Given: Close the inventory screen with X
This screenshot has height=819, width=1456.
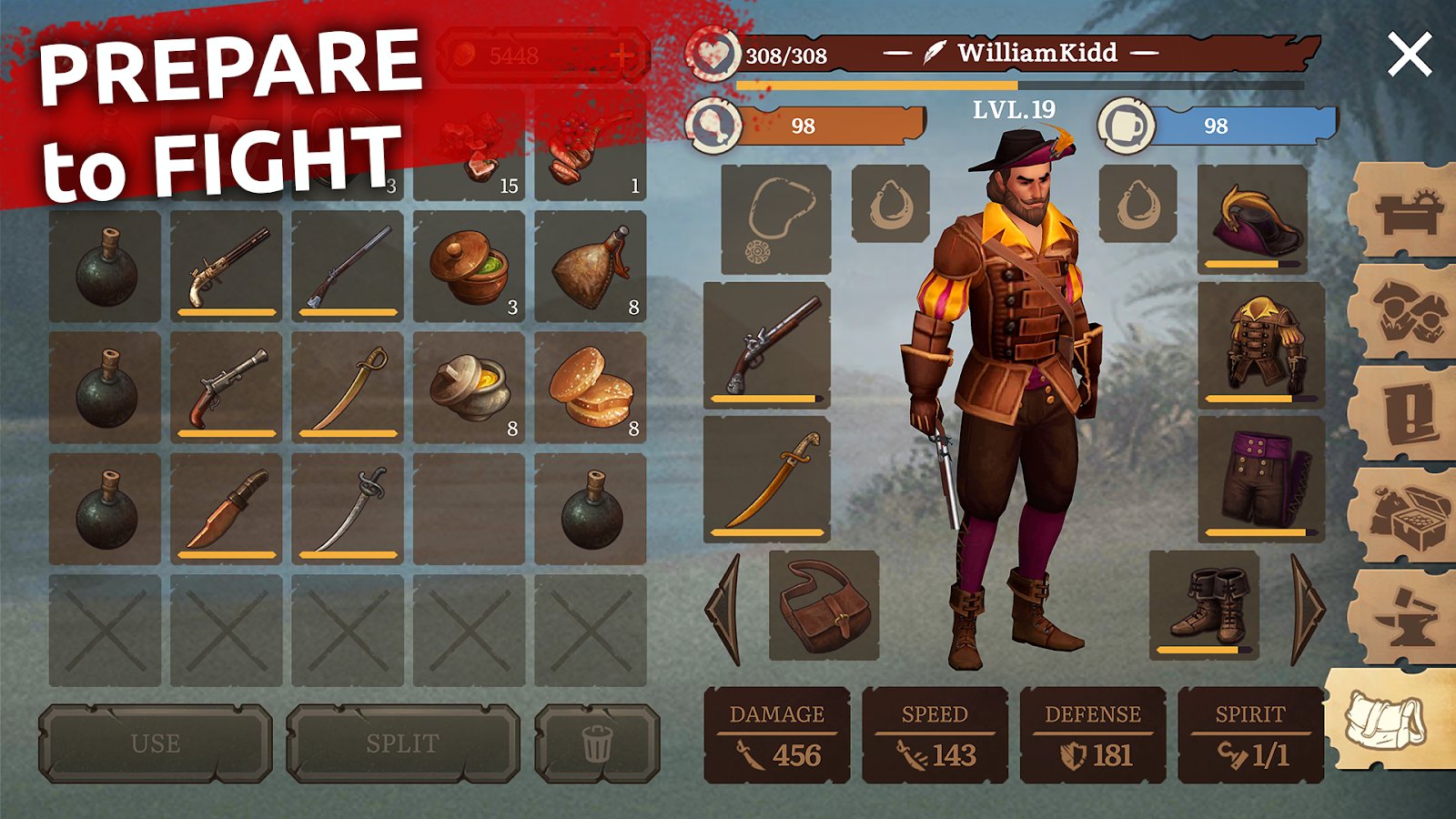Looking at the screenshot, I should pyautogui.click(x=1410, y=55).
